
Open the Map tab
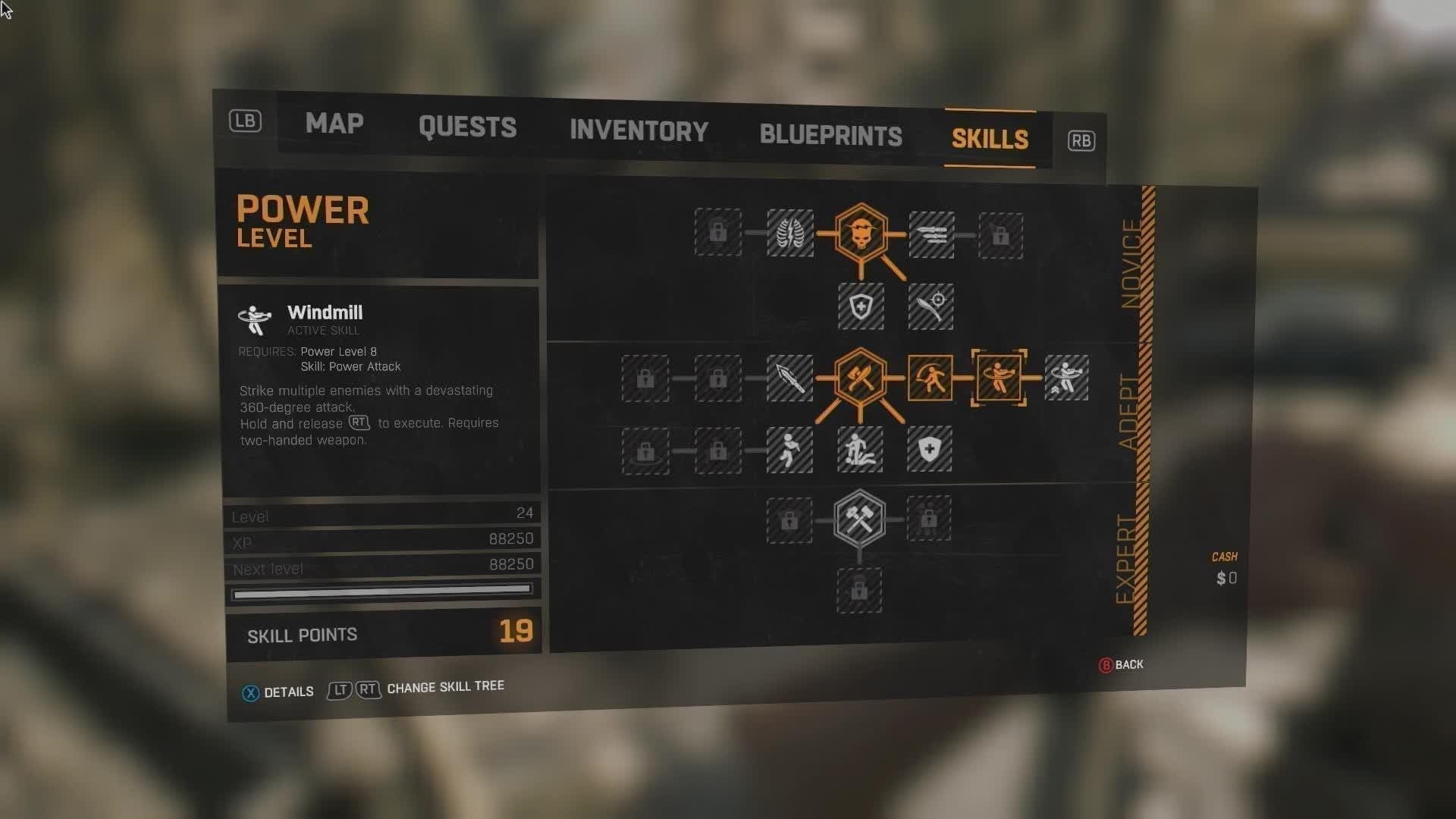click(x=334, y=124)
